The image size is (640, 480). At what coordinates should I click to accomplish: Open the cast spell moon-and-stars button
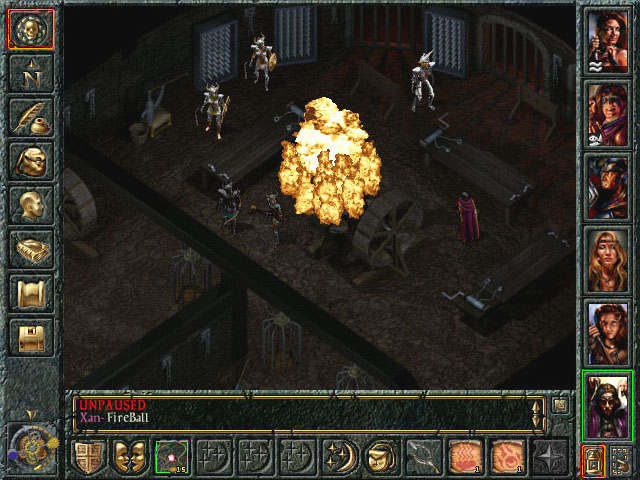[339, 458]
